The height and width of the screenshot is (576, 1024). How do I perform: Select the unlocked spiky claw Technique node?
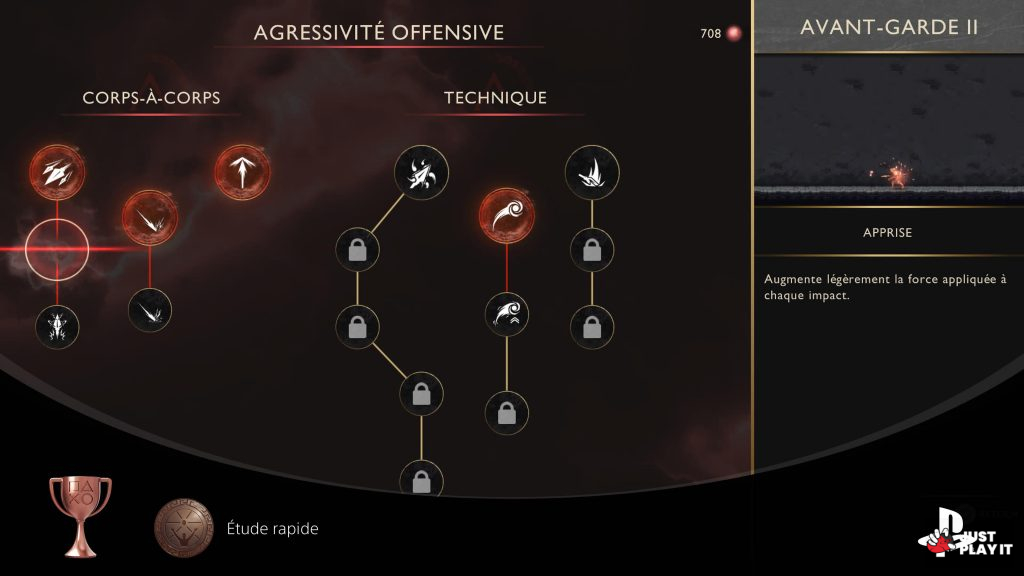click(591, 173)
